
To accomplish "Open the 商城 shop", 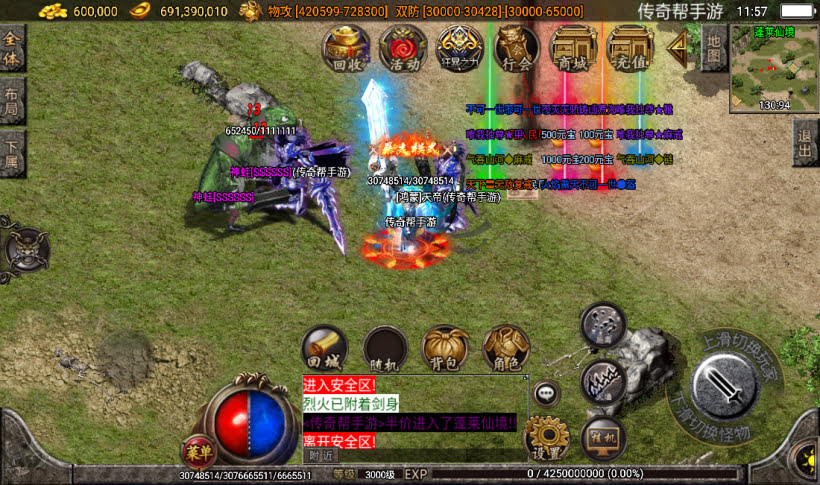I will [x=574, y=48].
